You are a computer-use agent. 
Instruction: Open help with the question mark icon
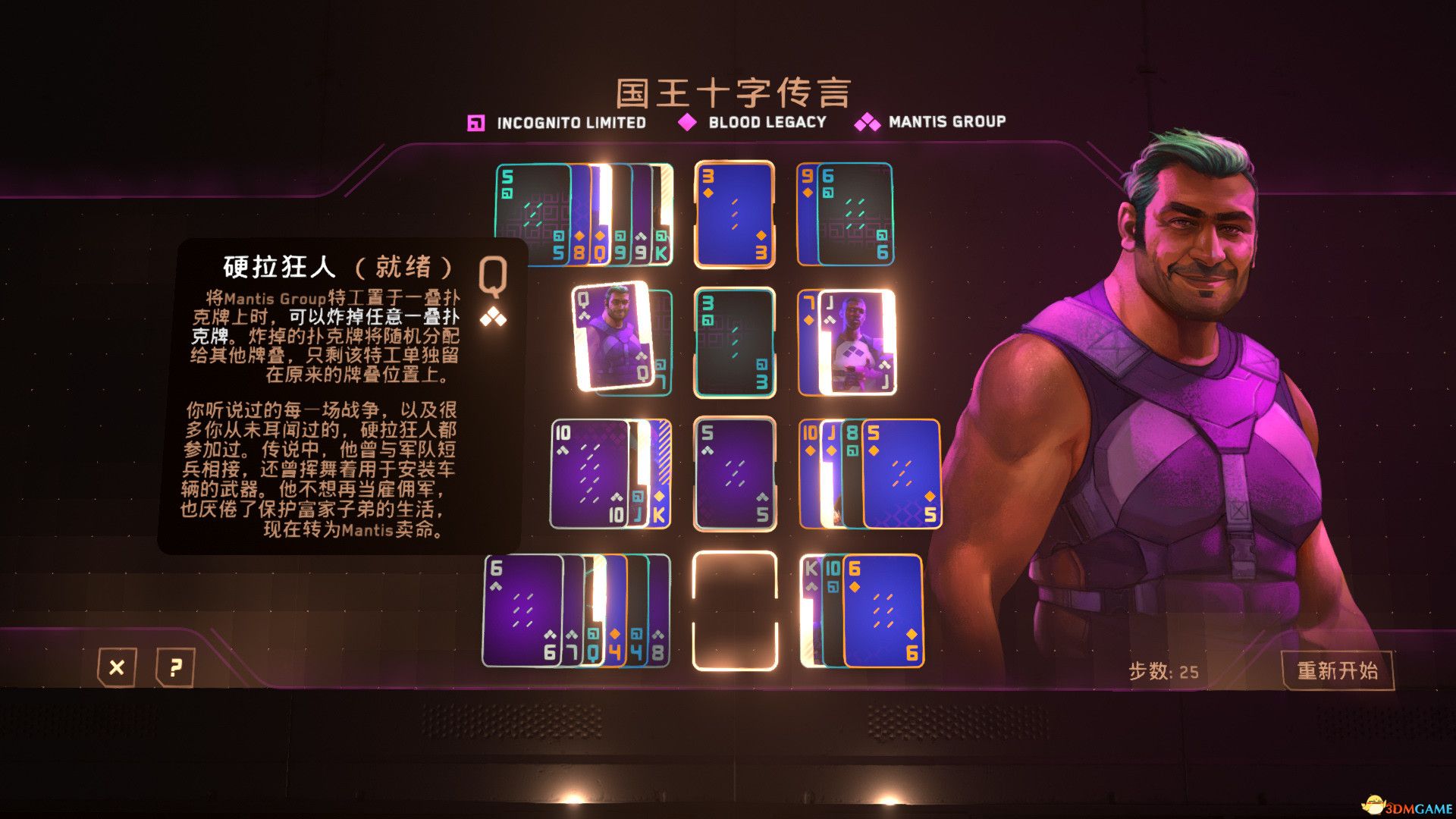[176, 669]
